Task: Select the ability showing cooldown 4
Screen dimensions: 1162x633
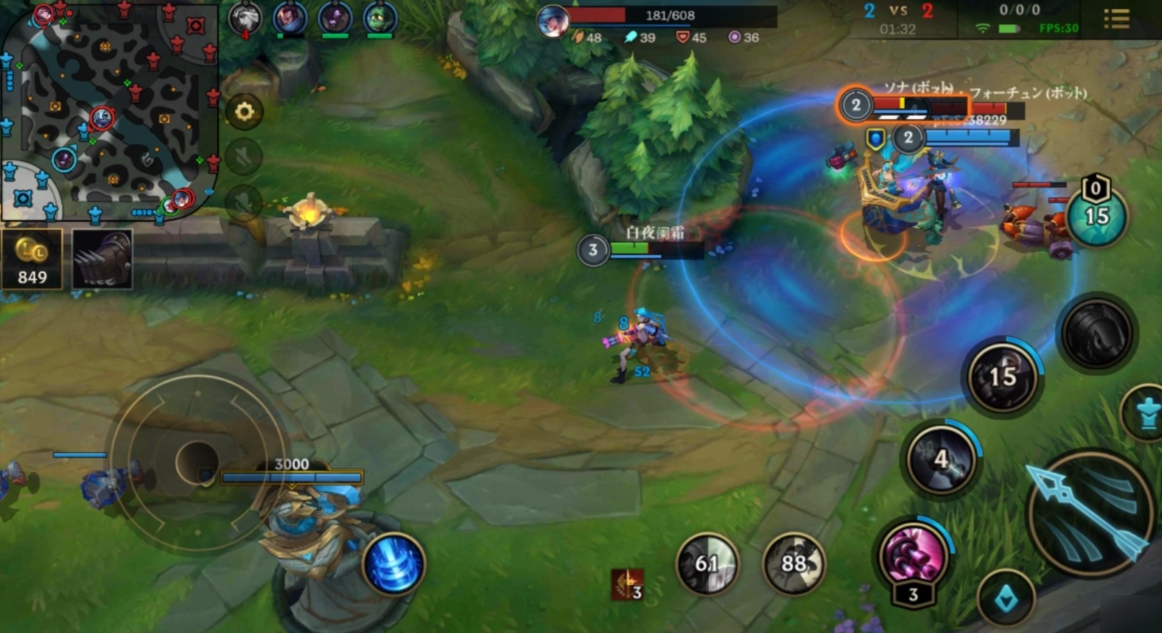Action: coord(942,459)
